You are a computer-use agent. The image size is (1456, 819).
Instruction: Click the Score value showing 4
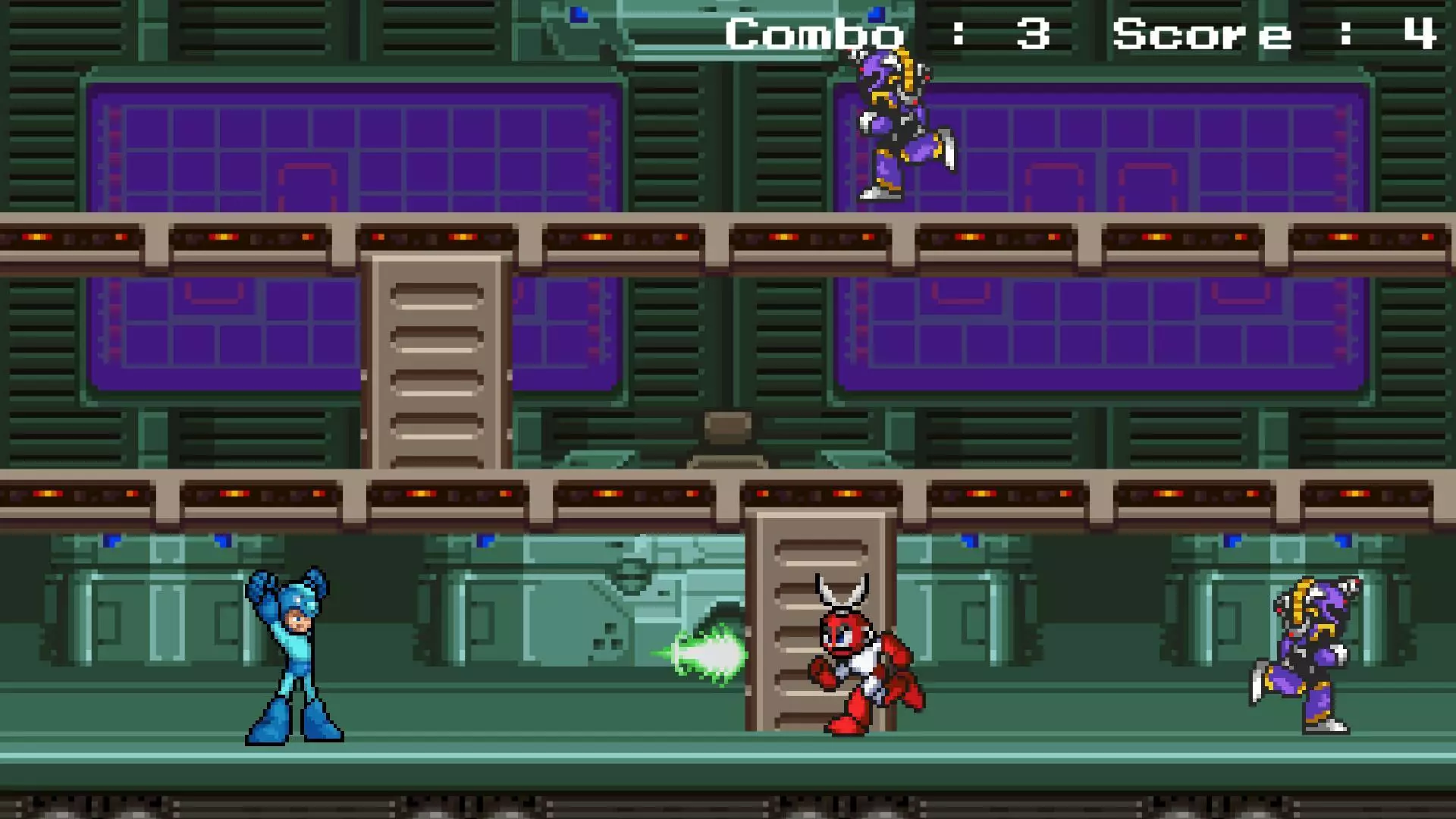point(1422,34)
